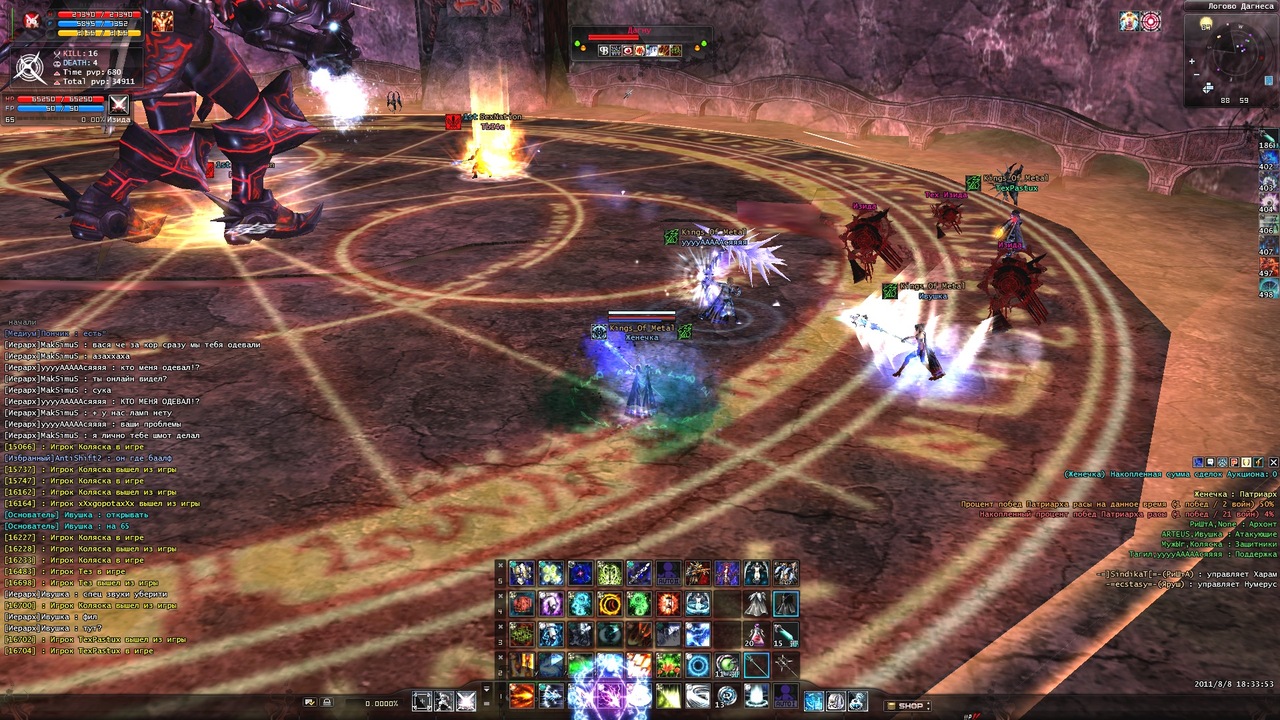Activate the orange ring skill icon
This screenshot has width=1280, height=720.
[x=609, y=604]
